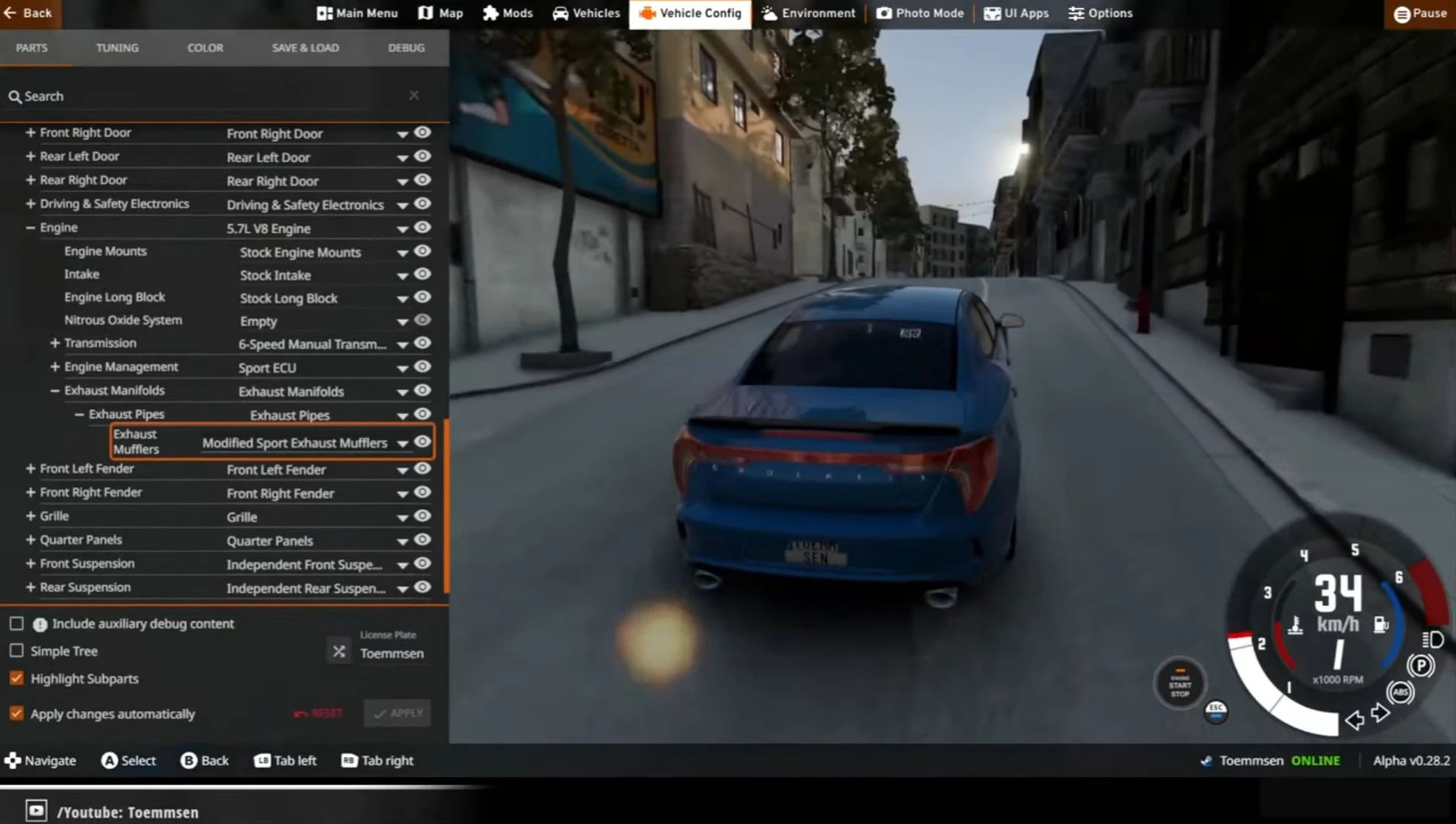Uncheck Apply changes automatically
Viewport: 1456px width, 824px height.
point(16,713)
